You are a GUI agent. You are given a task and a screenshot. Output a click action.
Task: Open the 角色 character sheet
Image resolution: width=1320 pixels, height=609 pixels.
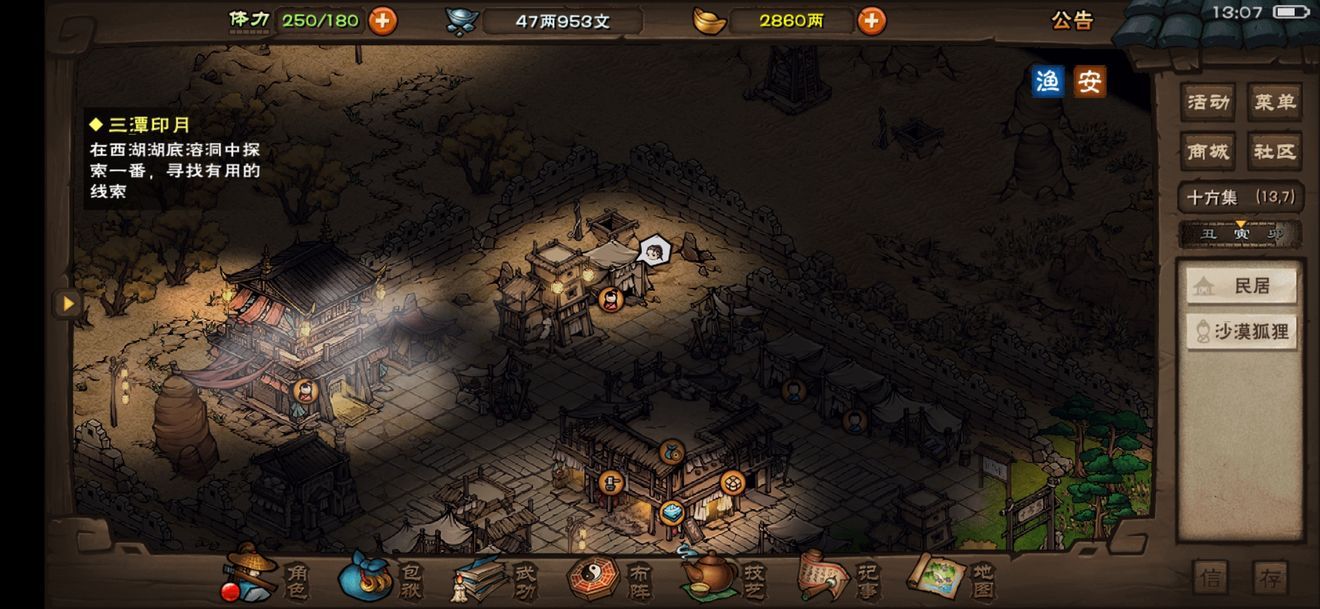(265, 577)
